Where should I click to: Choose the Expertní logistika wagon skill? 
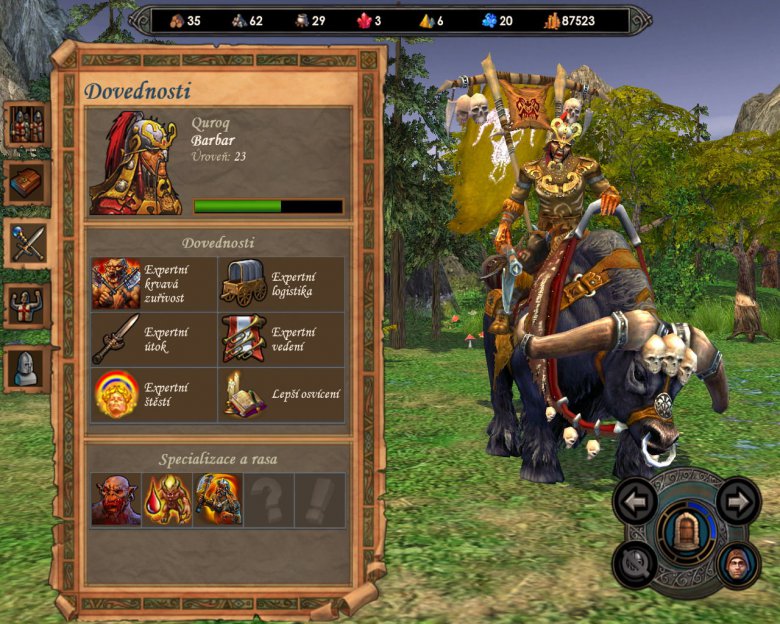point(243,283)
